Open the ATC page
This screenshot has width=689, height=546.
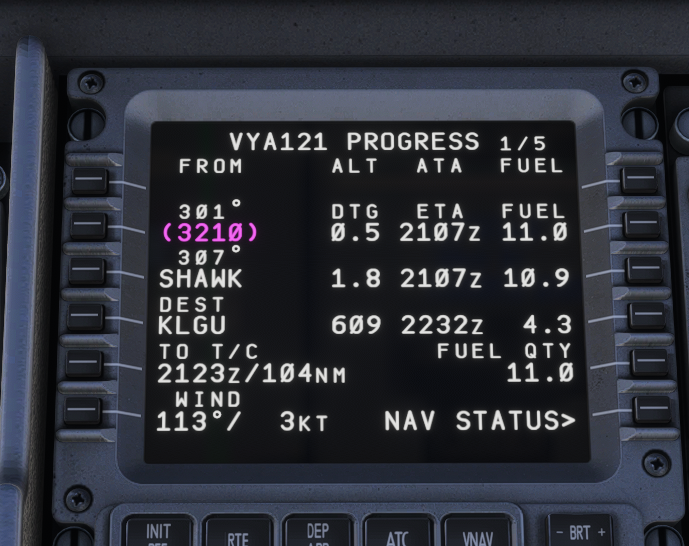click(397, 535)
